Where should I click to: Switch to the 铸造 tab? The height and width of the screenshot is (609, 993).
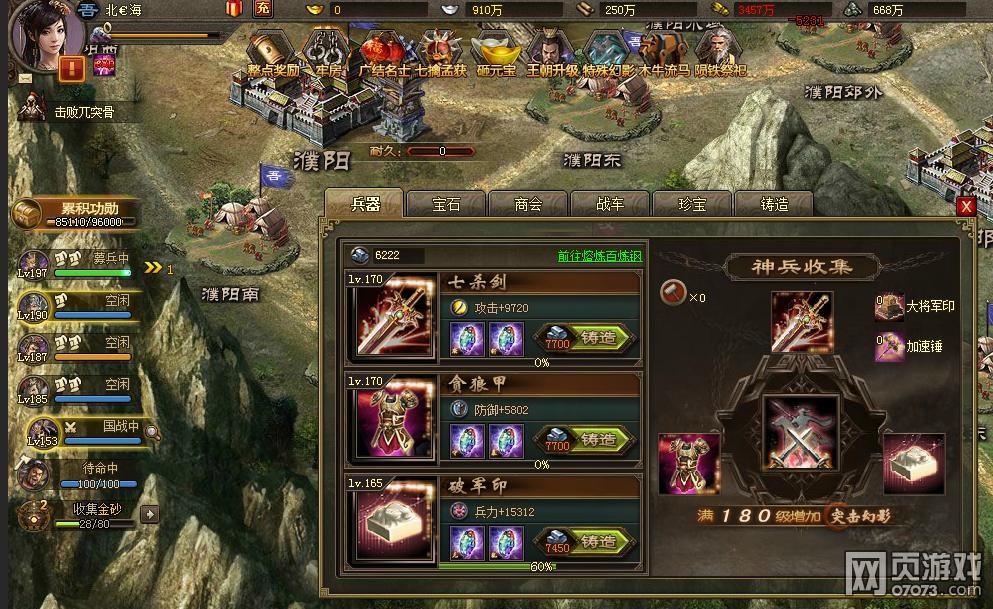[x=774, y=204]
